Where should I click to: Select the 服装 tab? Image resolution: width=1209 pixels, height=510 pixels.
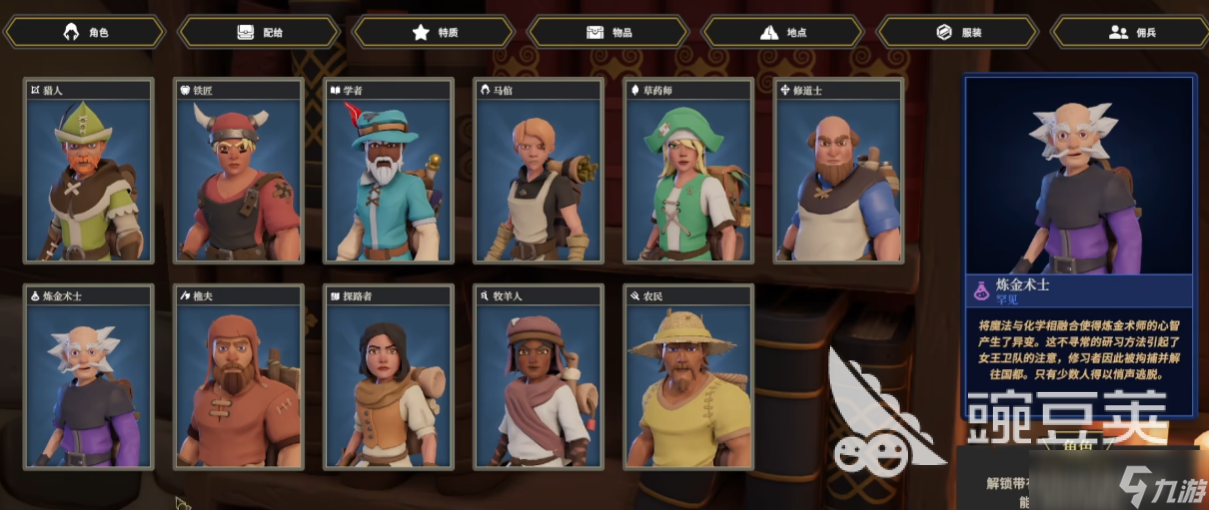tap(959, 32)
